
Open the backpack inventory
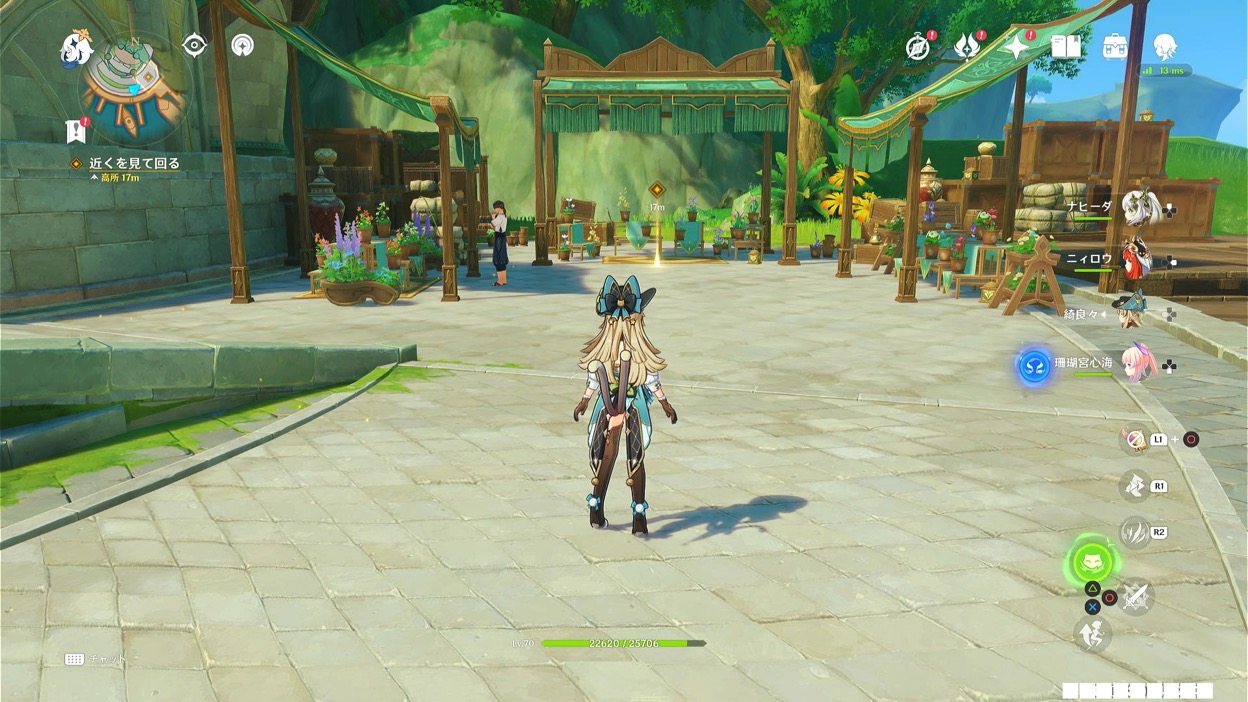(1115, 47)
